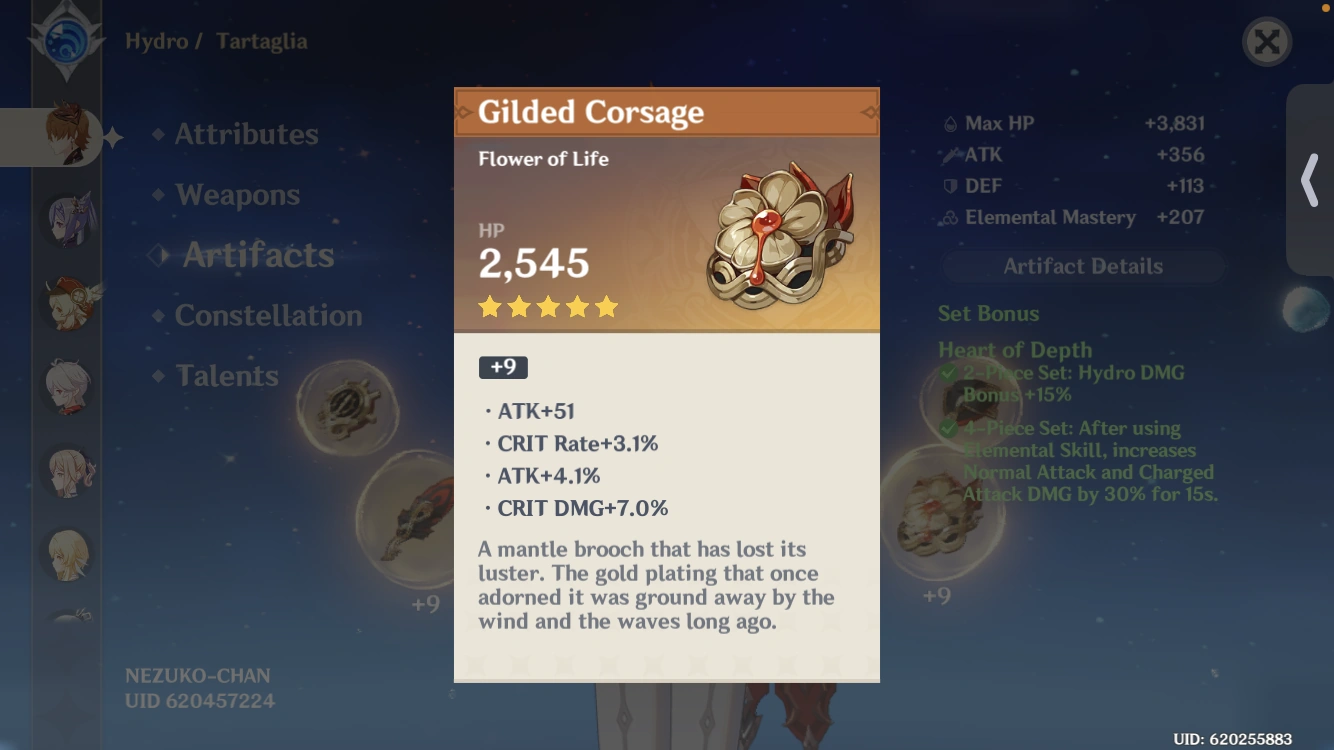Click the 4-Piece Set bonus checkmark
The image size is (1334, 750).
coord(950,428)
